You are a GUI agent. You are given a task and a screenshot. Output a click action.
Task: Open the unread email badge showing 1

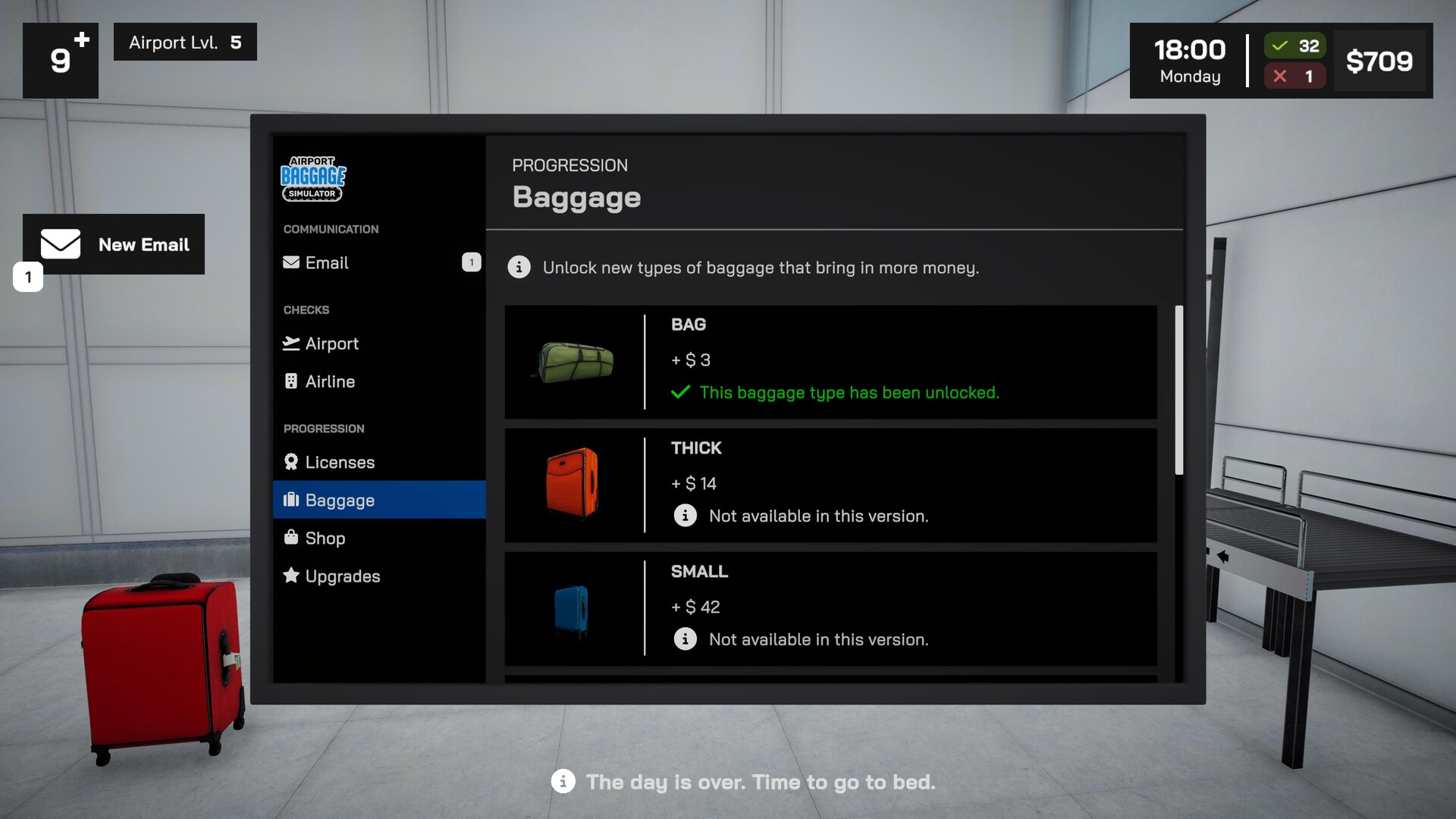tap(472, 262)
